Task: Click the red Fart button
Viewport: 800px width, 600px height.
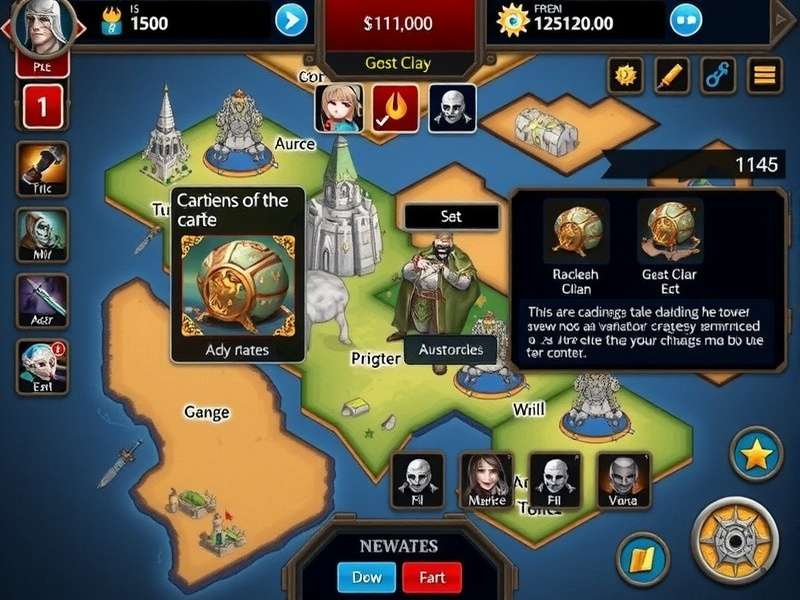Action: [432, 577]
